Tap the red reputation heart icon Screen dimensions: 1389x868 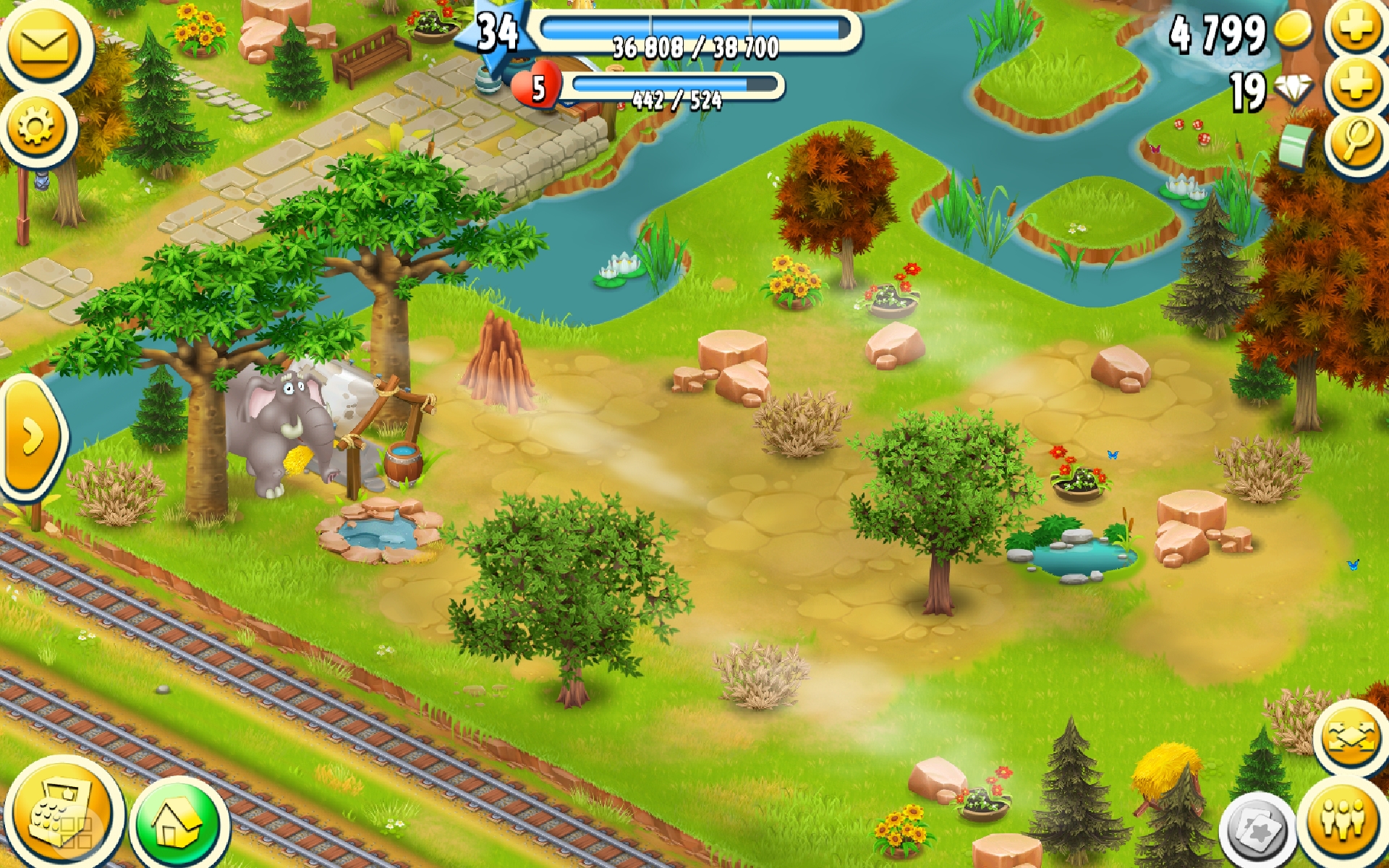(x=537, y=87)
